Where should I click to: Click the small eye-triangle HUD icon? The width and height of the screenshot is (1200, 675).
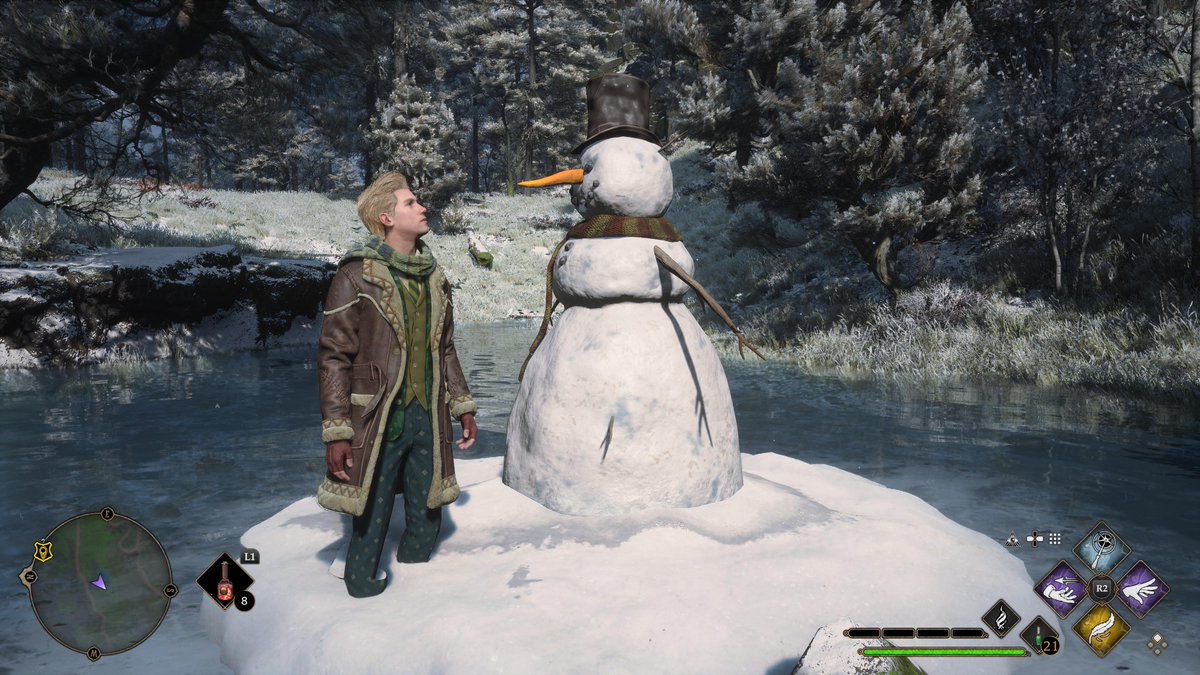coord(1013,539)
